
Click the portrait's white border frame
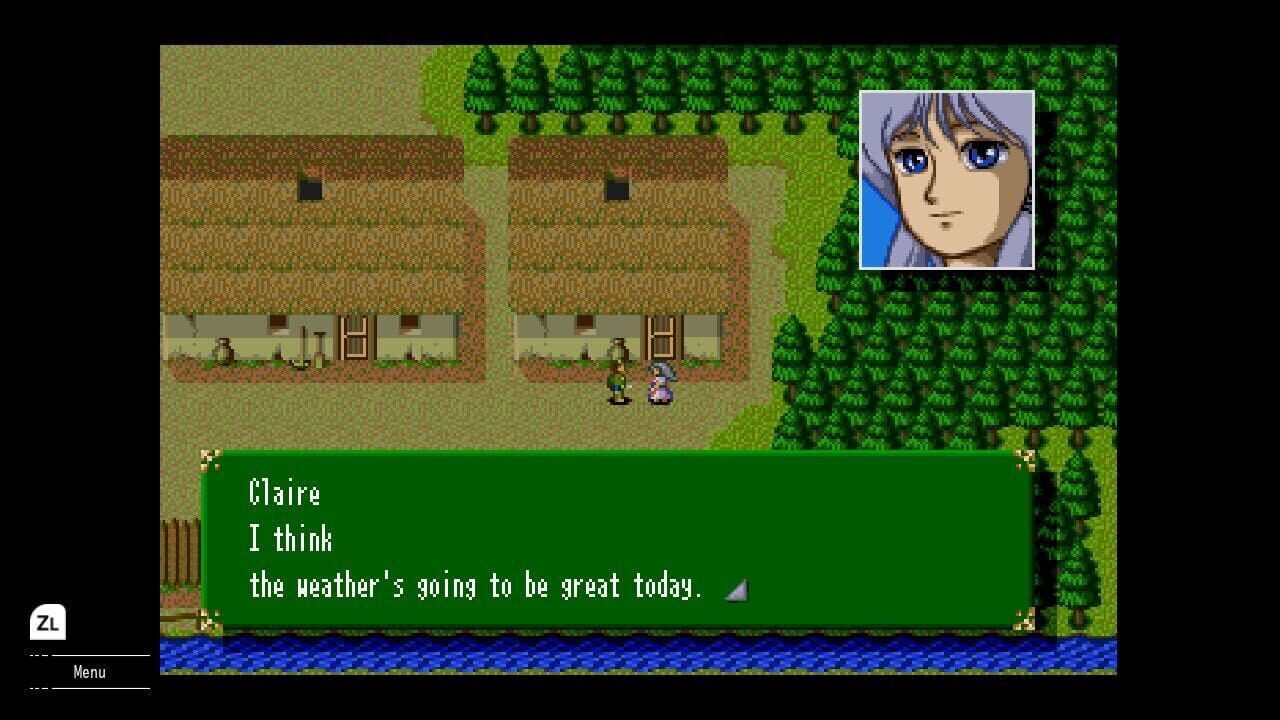tap(946, 93)
